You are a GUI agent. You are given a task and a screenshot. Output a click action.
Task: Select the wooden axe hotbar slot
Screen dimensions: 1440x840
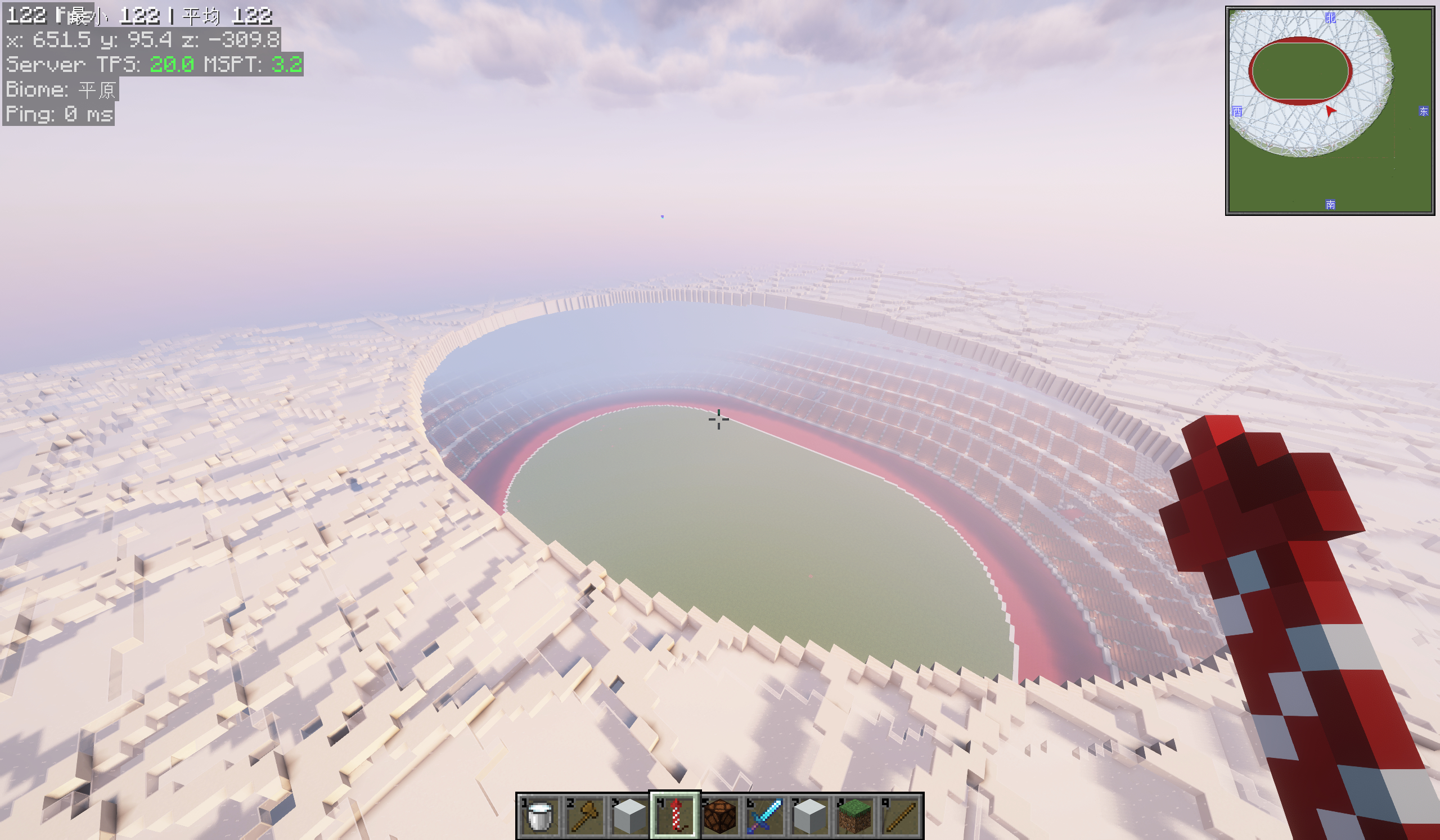[x=584, y=815]
